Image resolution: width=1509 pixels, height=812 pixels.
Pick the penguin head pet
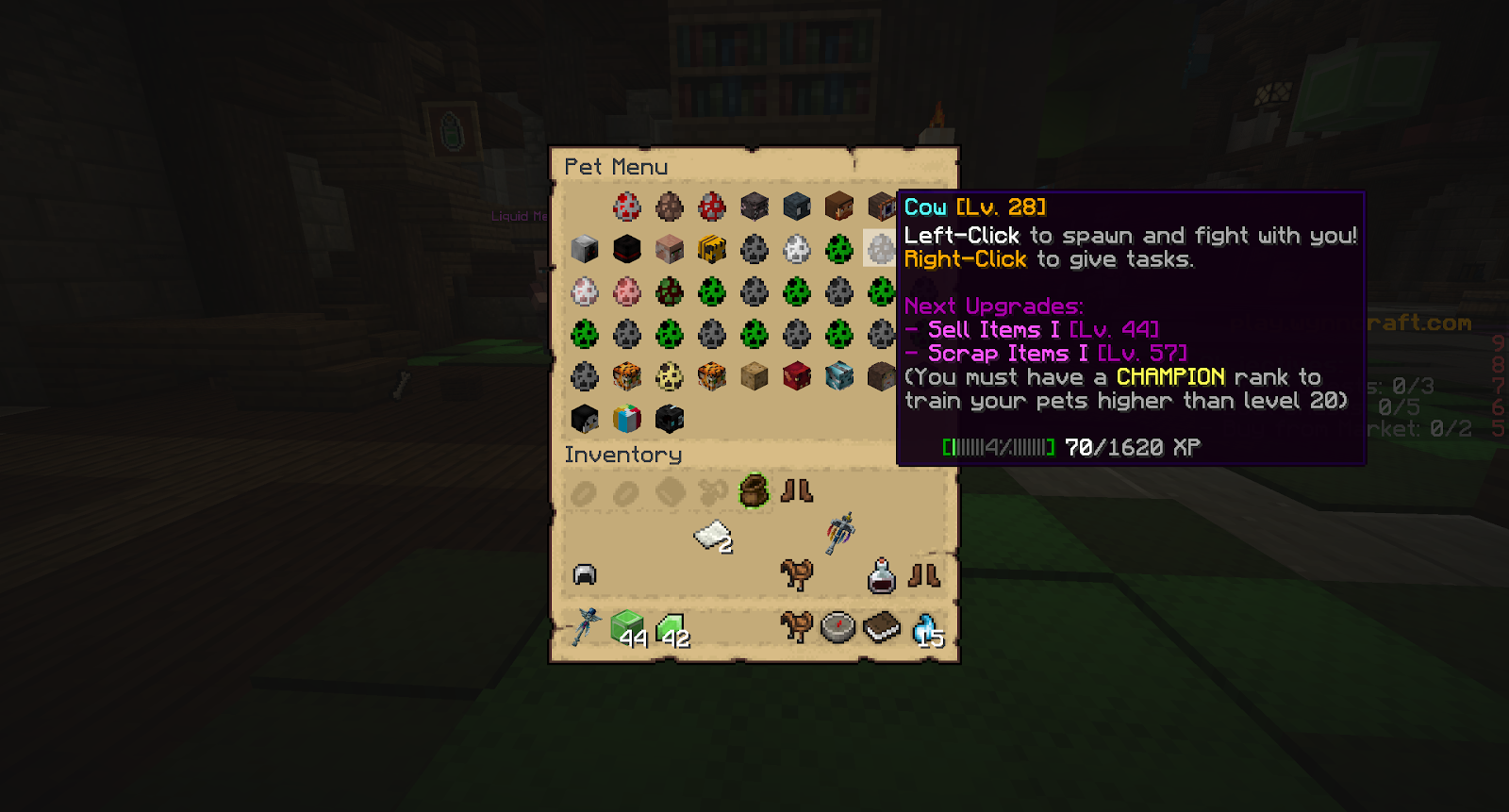[x=585, y=419]
